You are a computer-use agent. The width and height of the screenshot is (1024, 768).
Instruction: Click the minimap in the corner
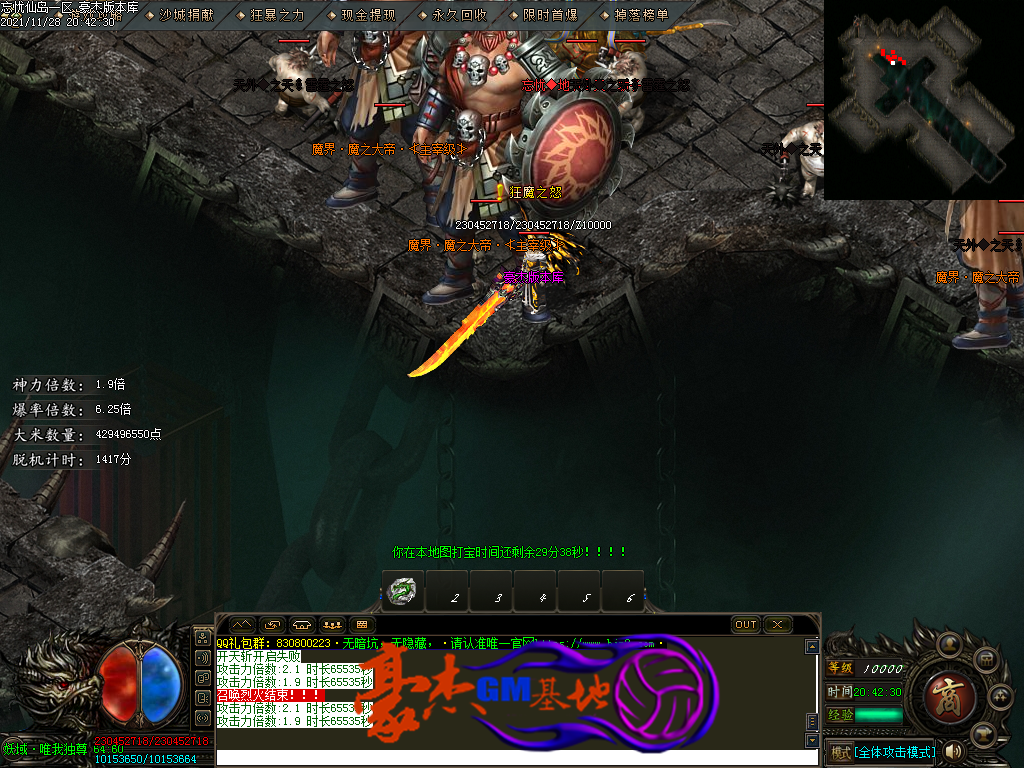[923, 98]
